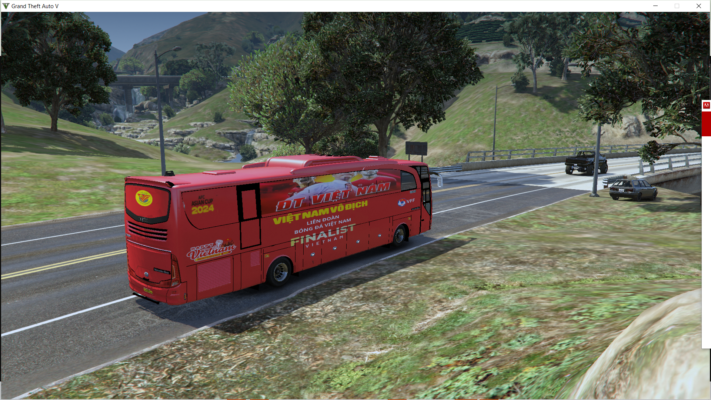Minimize the Grand Theft Auto V window
The width and height of the screenshot is (711, 400).
tap(654, 6)
